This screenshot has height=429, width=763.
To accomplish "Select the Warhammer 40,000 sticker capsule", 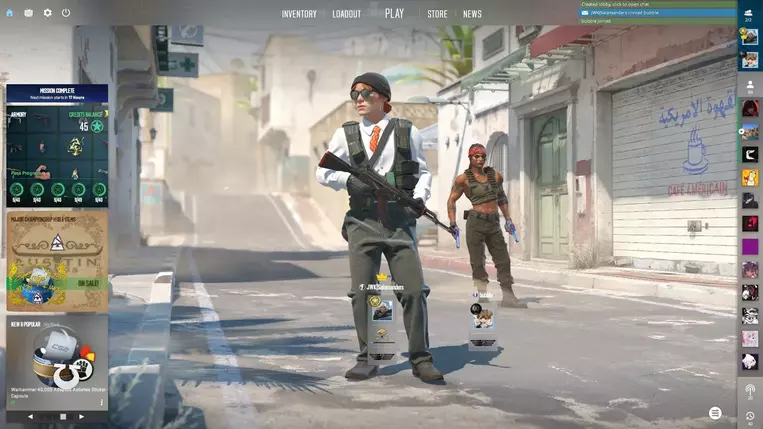I will click(x=57, y=360).
